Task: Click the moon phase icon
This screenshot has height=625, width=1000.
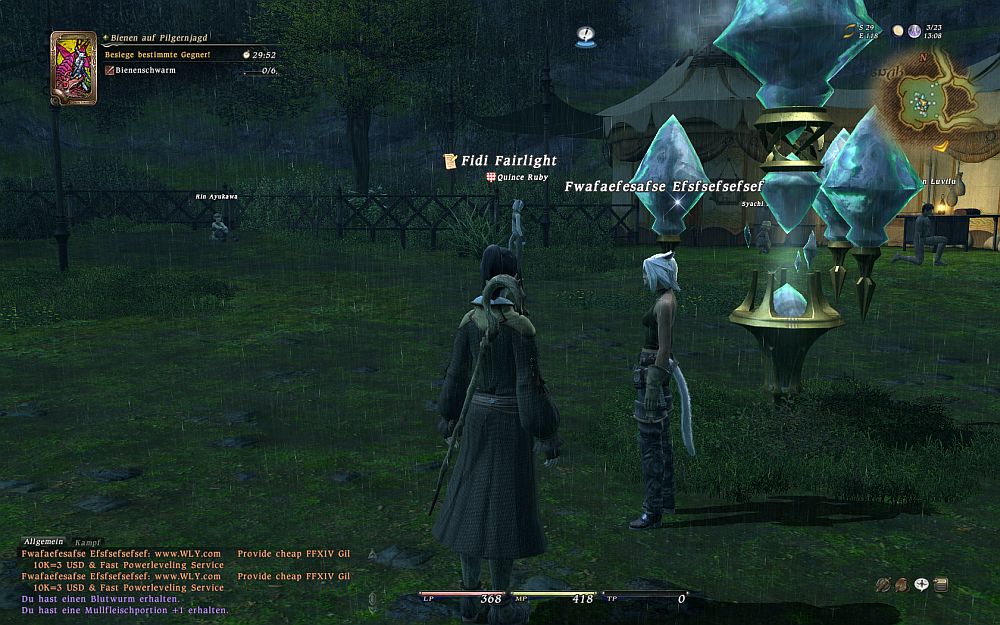Action: [897, 32]
